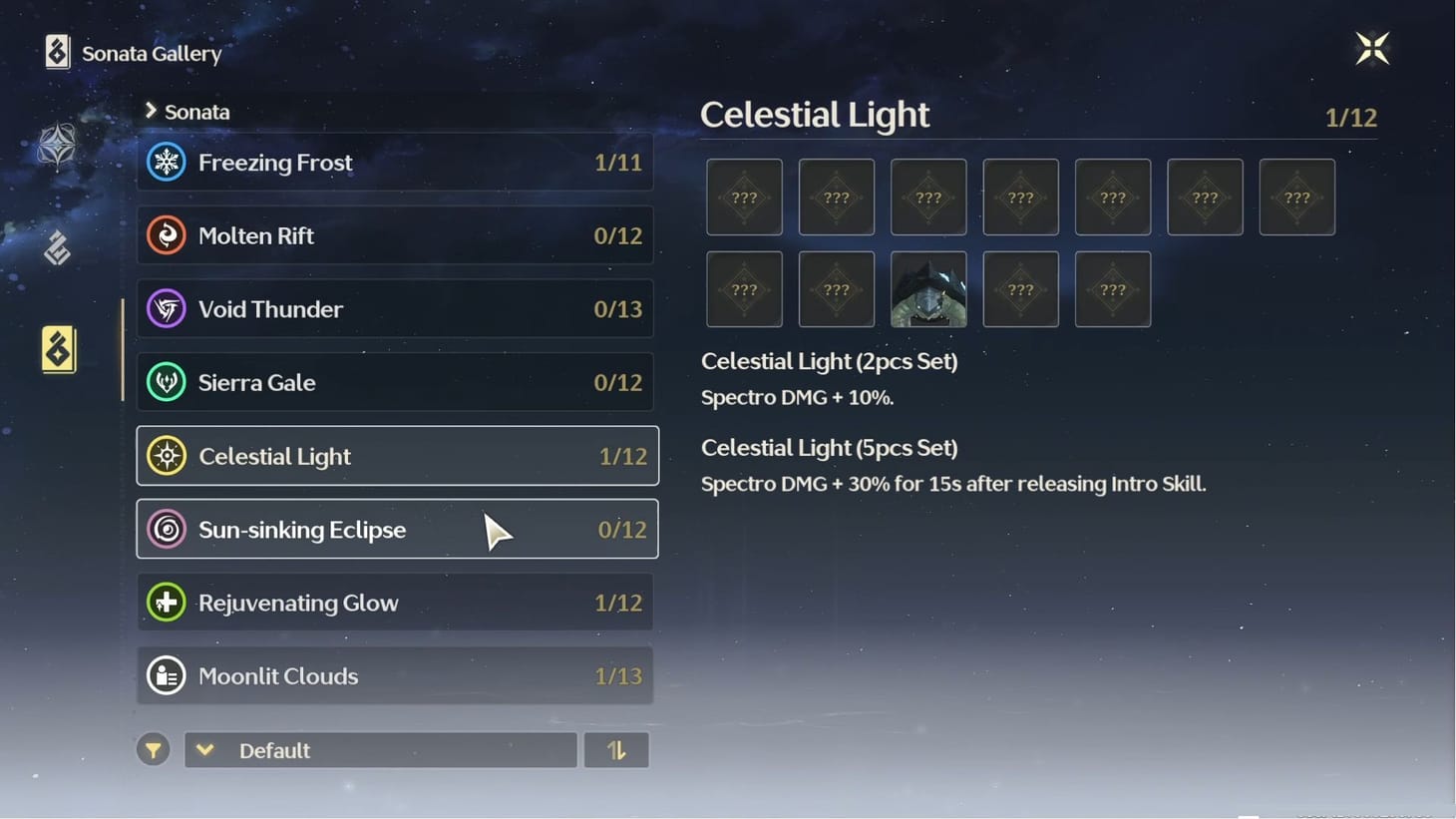The width and height of the screenshot is (1456, 819).
Task: Select the second sidebar panel icon
Action: coord(59,247)
